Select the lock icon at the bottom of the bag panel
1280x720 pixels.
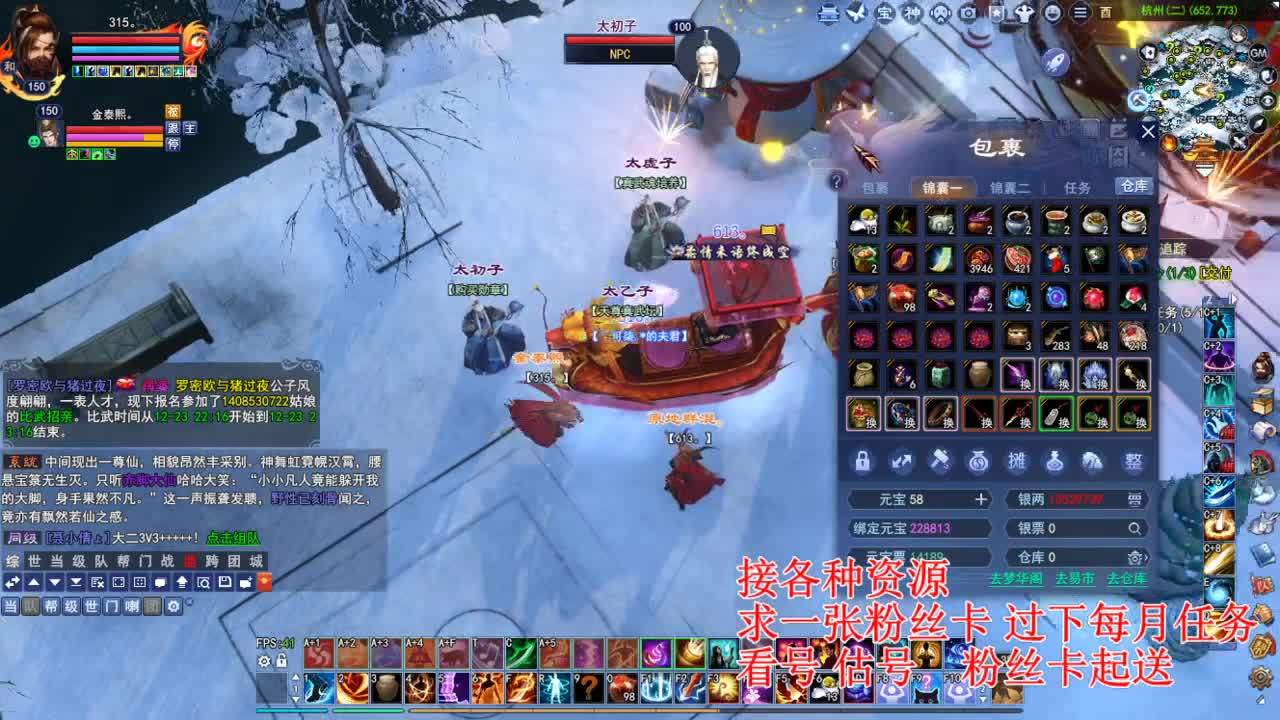pos(862,461)
